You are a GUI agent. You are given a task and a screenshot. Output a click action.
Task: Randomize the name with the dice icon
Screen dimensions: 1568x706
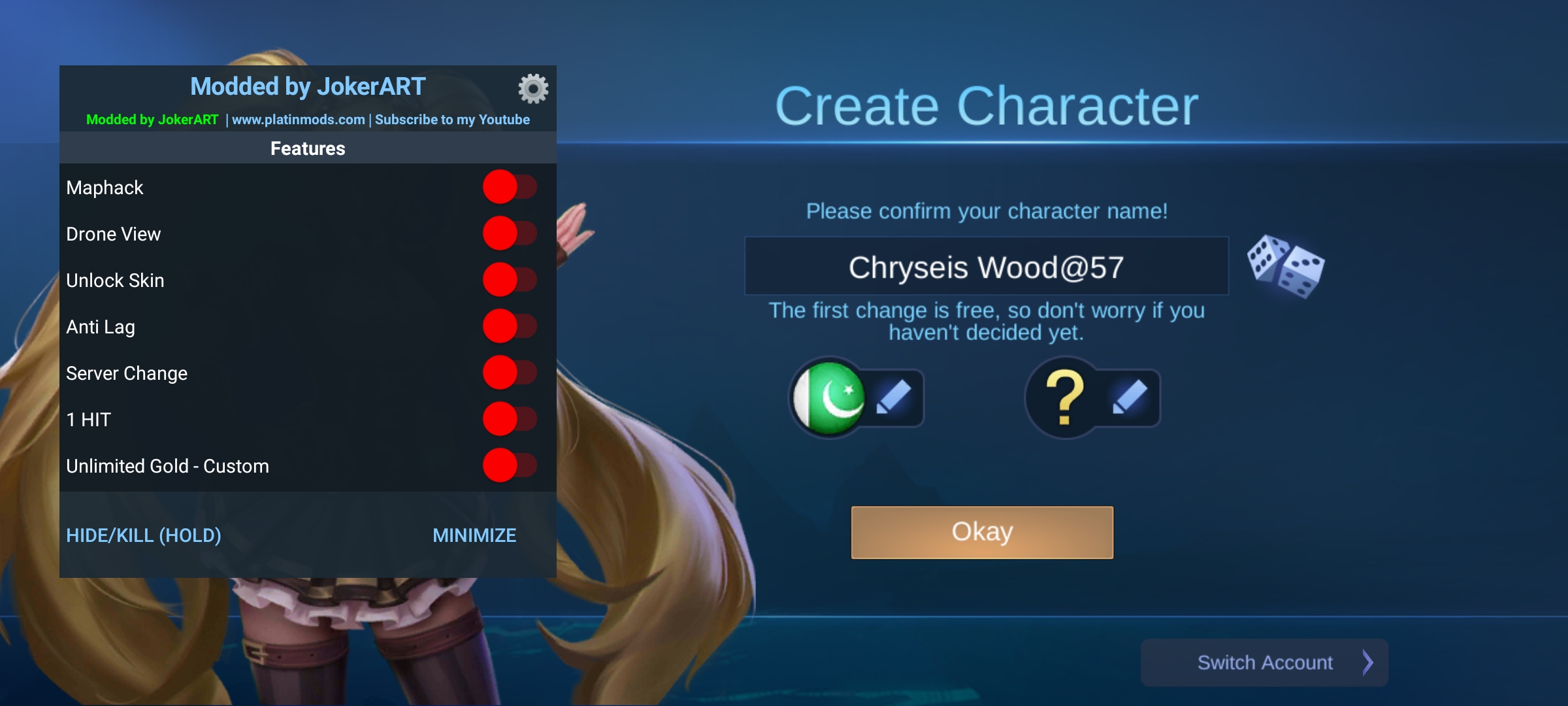coord(1285,266)
